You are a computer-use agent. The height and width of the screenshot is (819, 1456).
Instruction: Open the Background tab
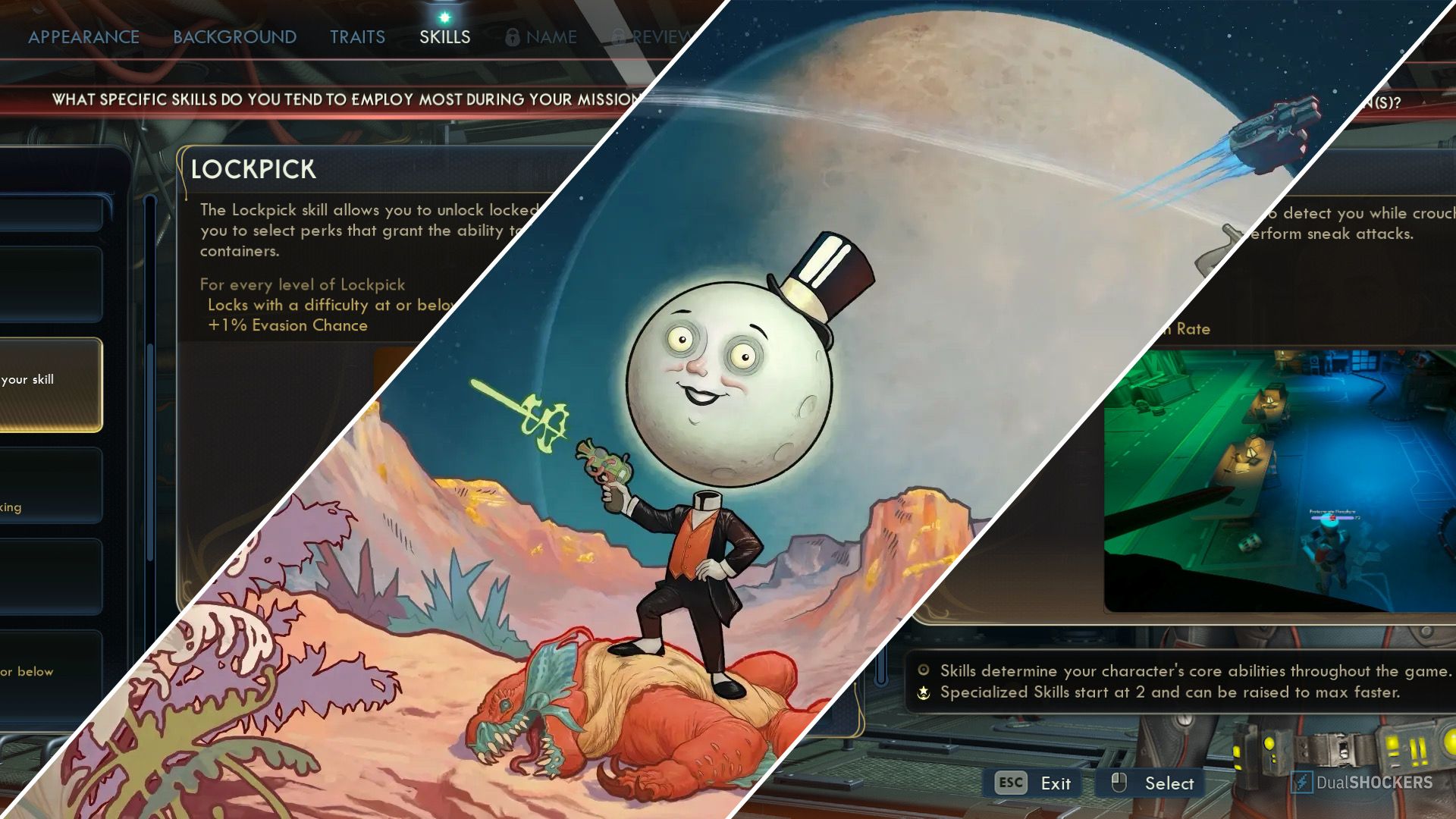[234, 36]
